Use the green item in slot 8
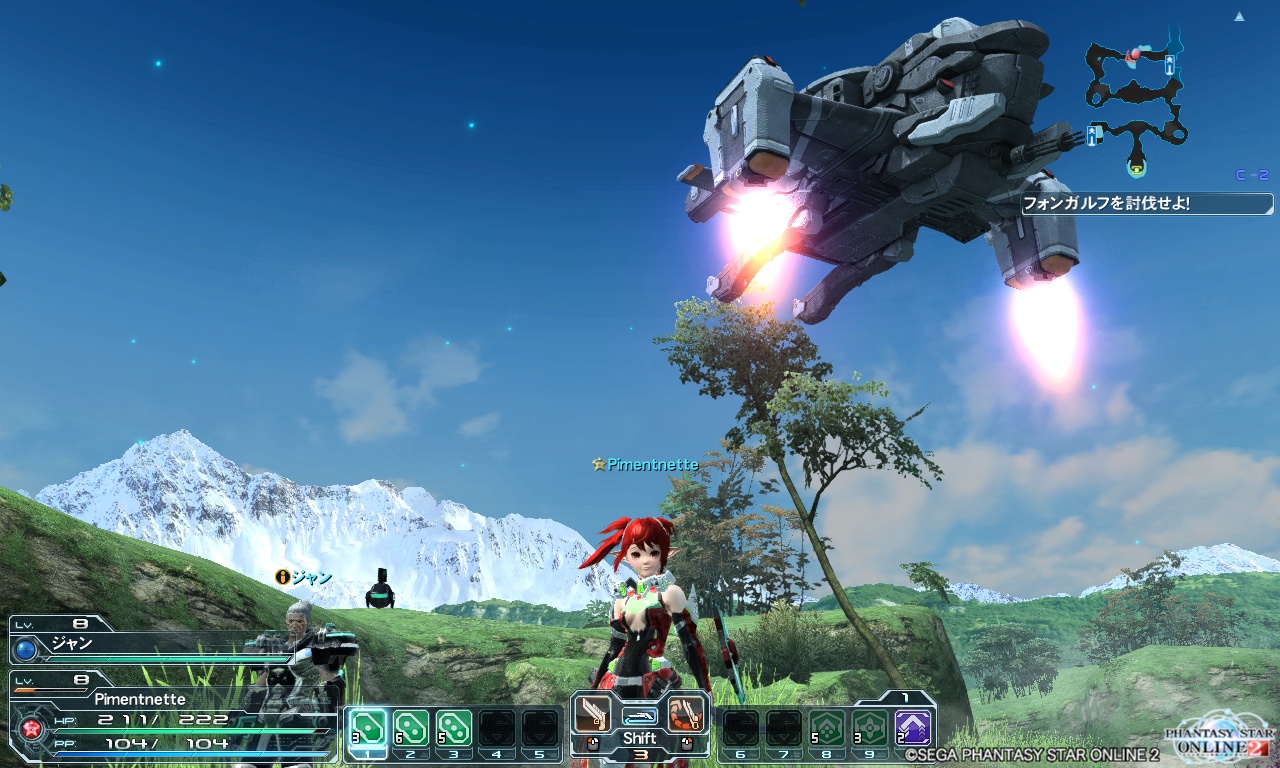This screenshot has height=768, width=1280. click(826, 727)
